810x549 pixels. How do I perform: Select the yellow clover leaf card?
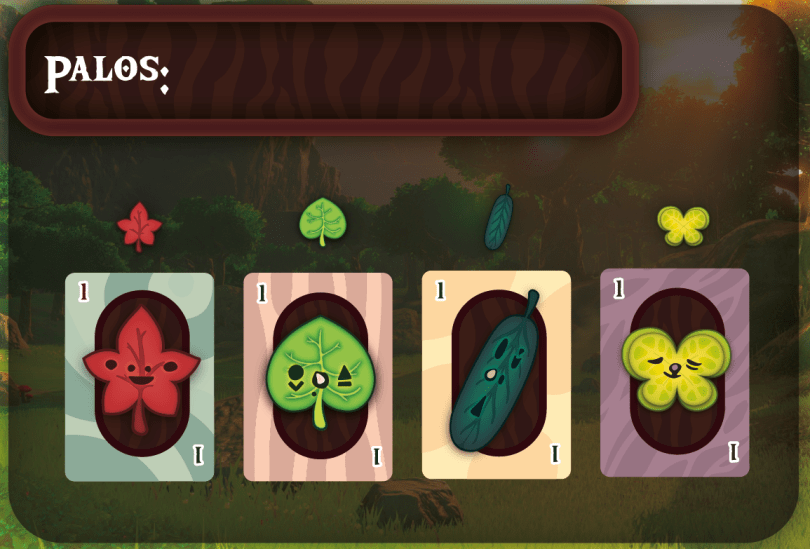[x=674, y=372]
